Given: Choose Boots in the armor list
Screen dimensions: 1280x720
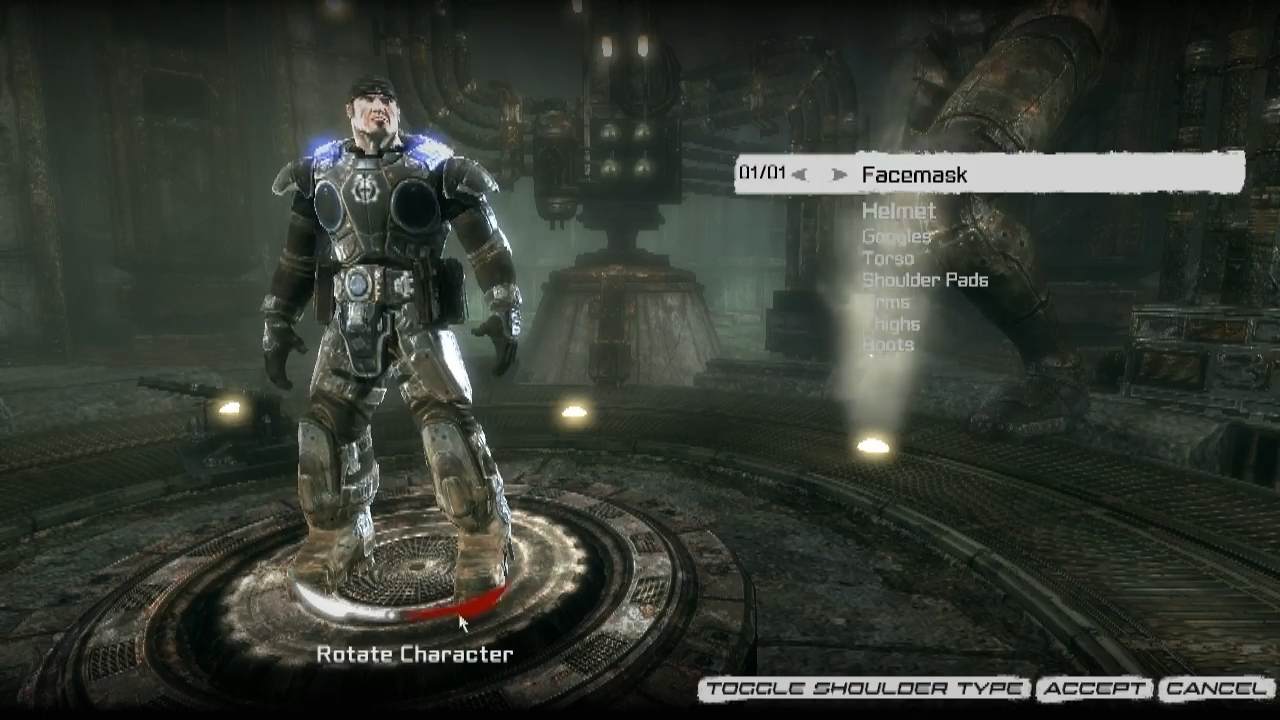Looking at the screenshot, I should click(x=888, y=345).
